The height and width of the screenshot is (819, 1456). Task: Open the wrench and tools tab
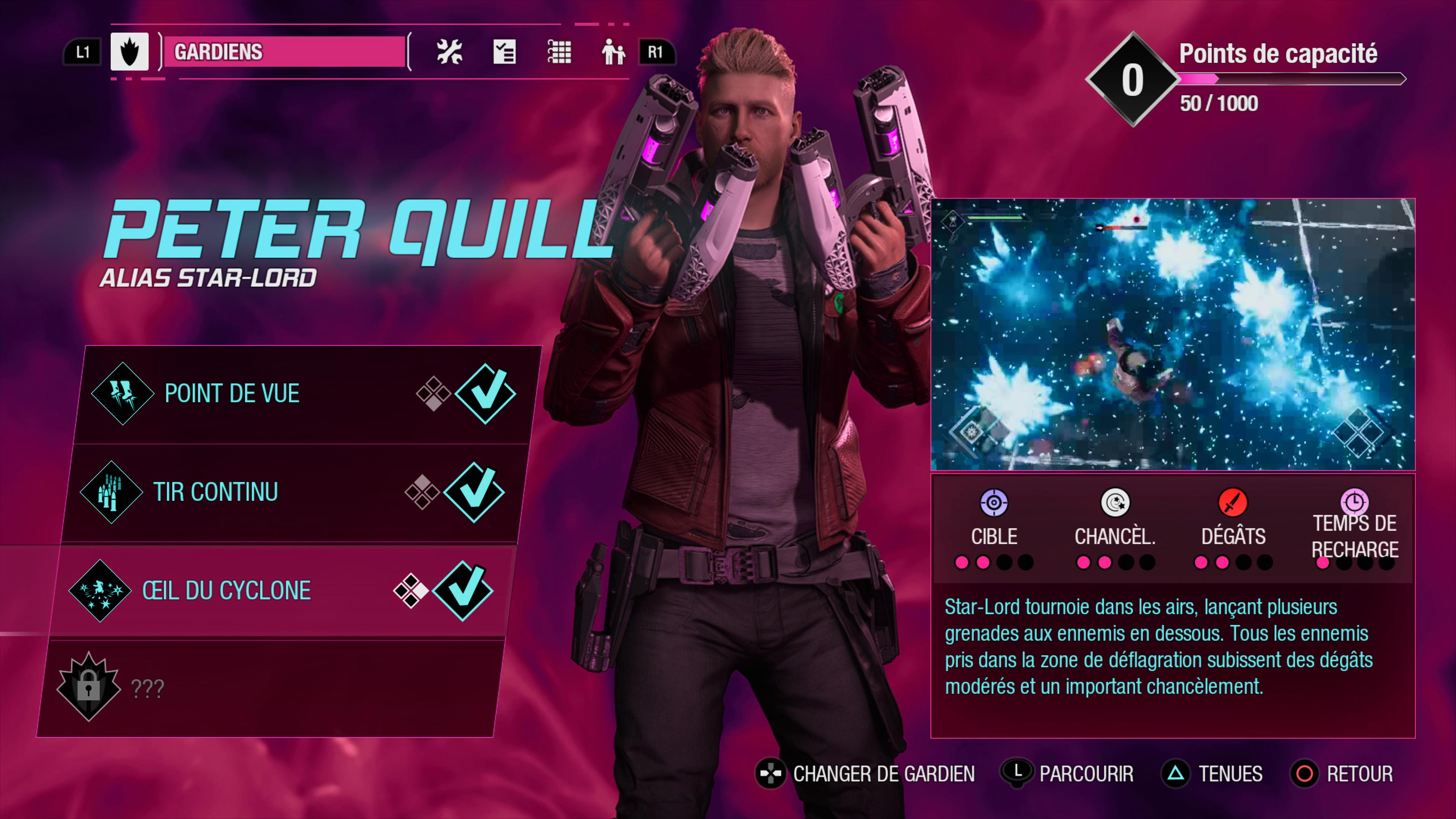point(449,52)
